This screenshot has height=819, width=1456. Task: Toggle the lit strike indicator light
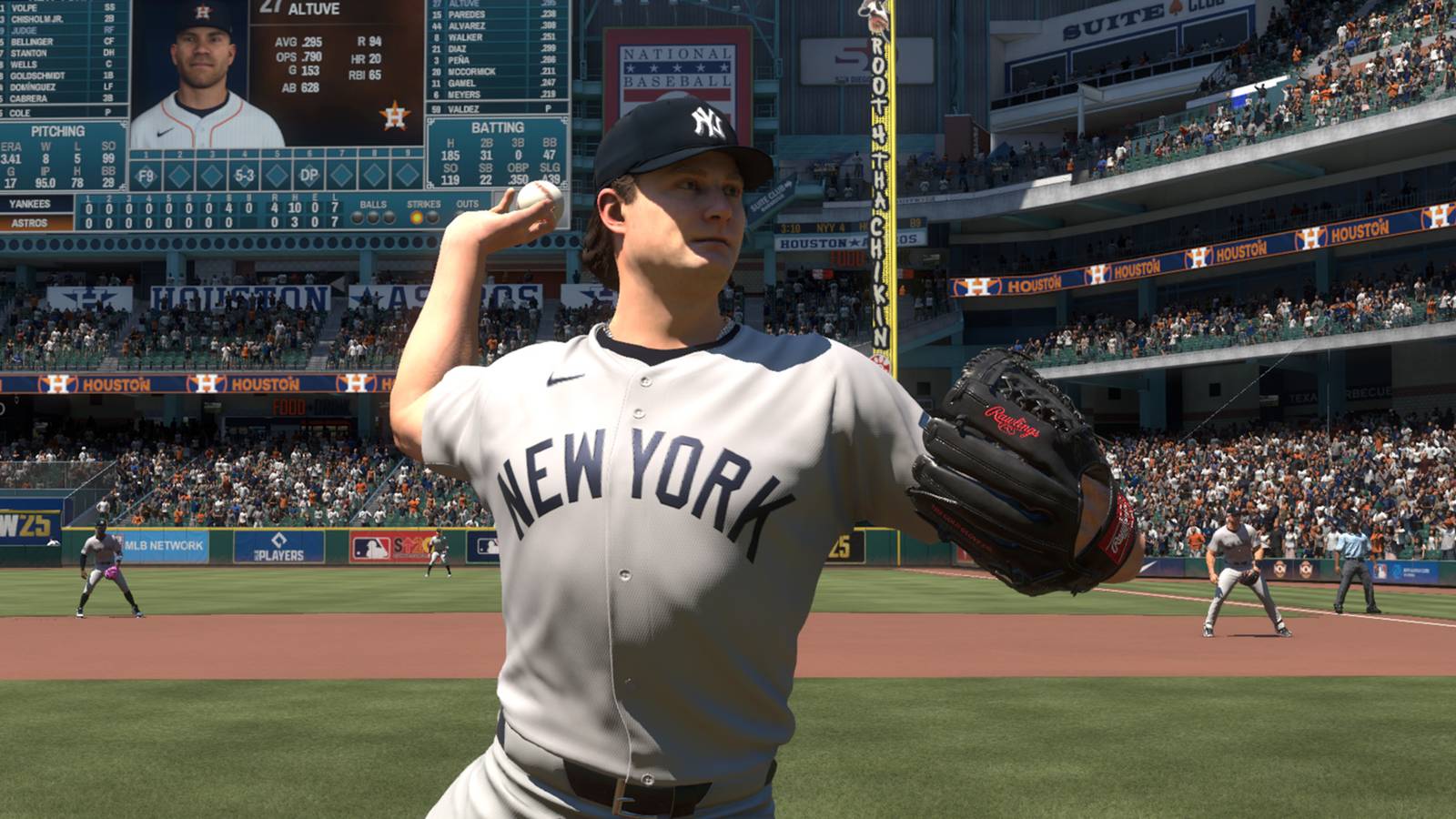(x=416, y=217)
